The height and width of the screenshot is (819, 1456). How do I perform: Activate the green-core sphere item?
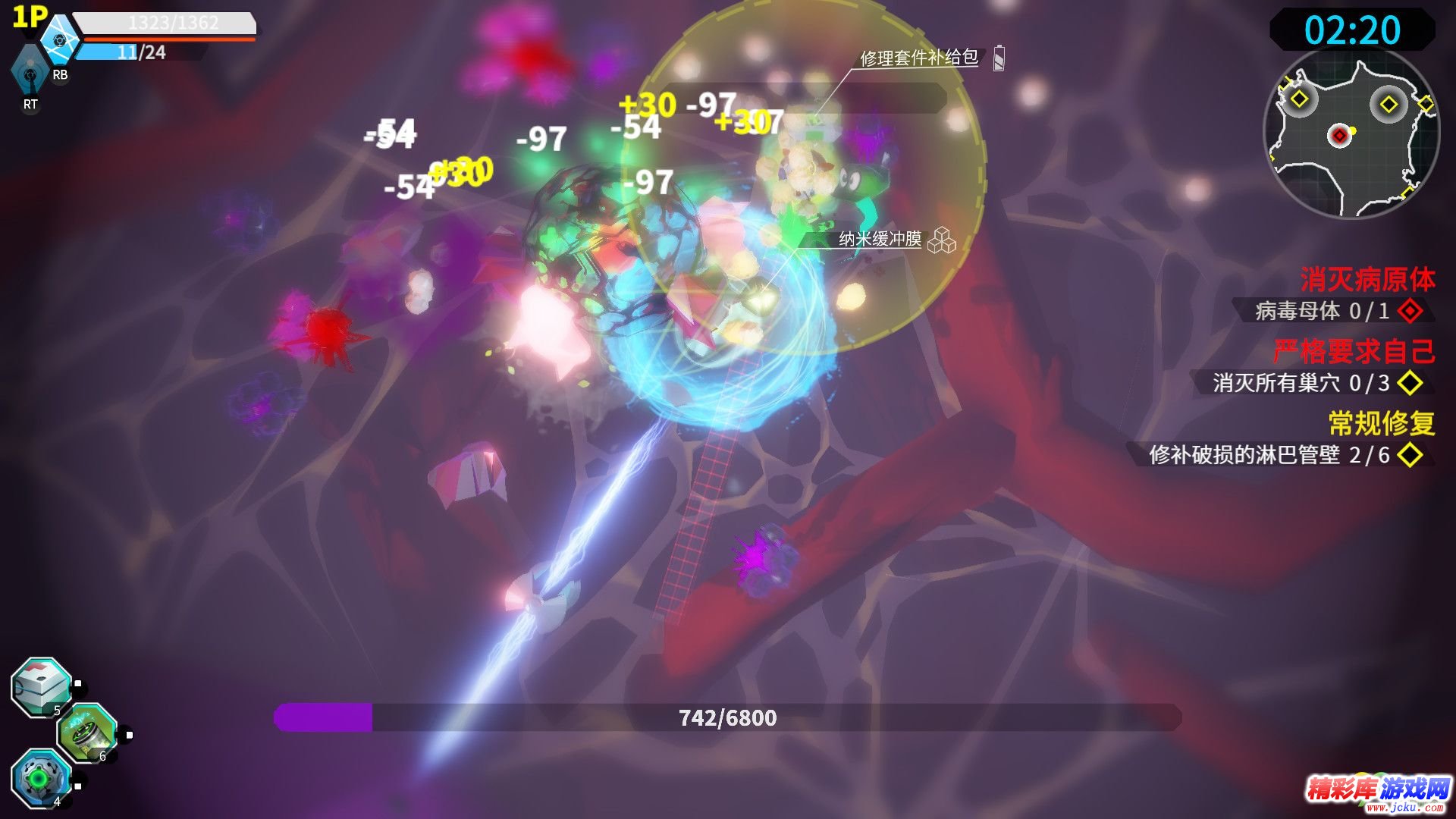point(41,777)
